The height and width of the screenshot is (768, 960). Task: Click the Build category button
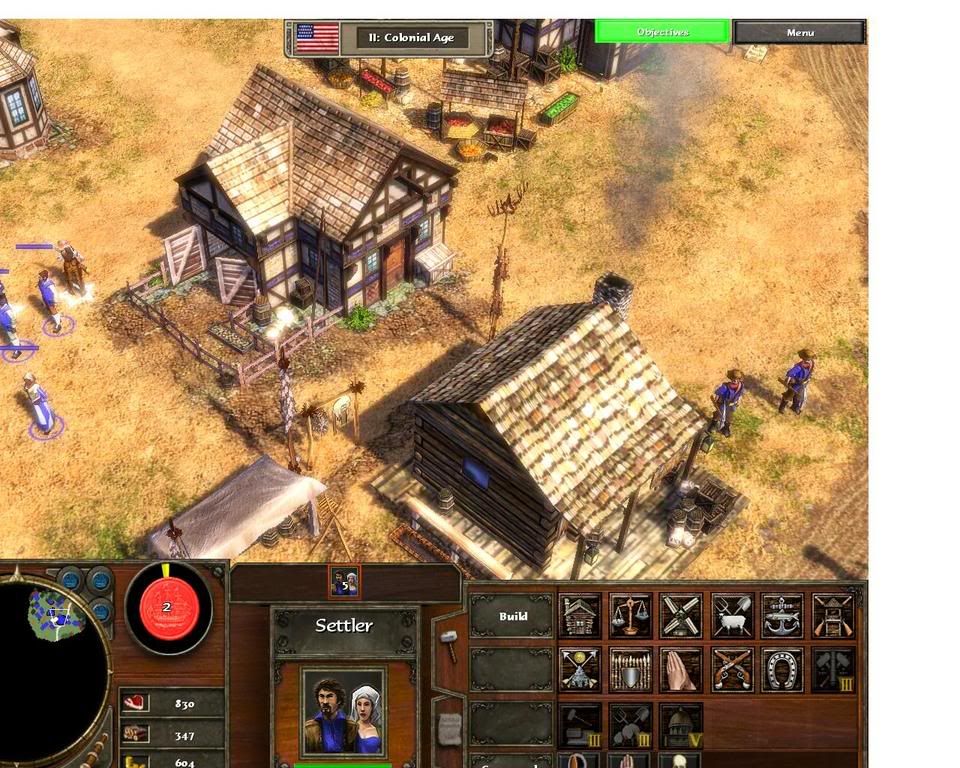click(512, 616)
